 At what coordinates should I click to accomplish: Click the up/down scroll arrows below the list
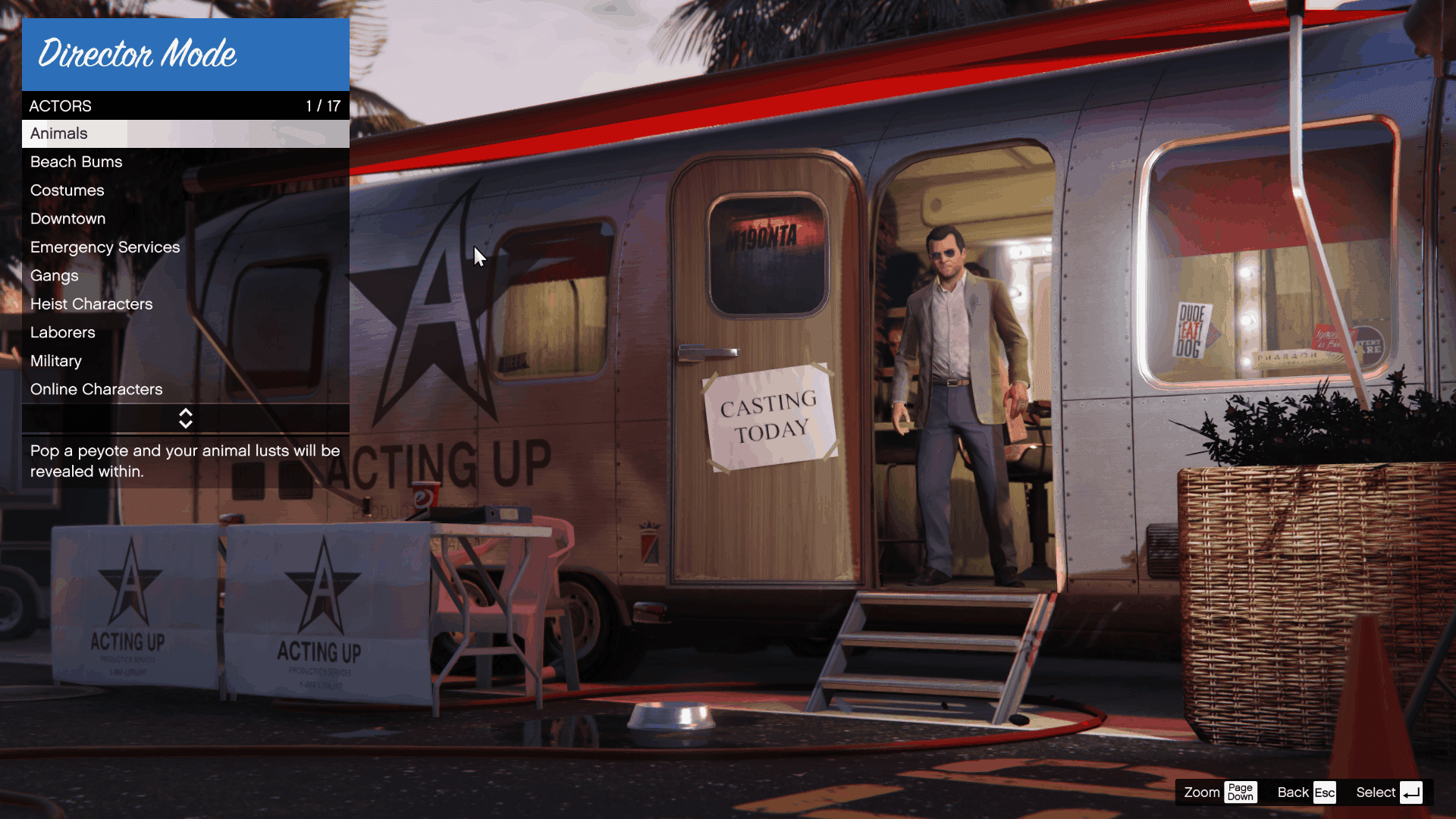click(x=186, y=419)
